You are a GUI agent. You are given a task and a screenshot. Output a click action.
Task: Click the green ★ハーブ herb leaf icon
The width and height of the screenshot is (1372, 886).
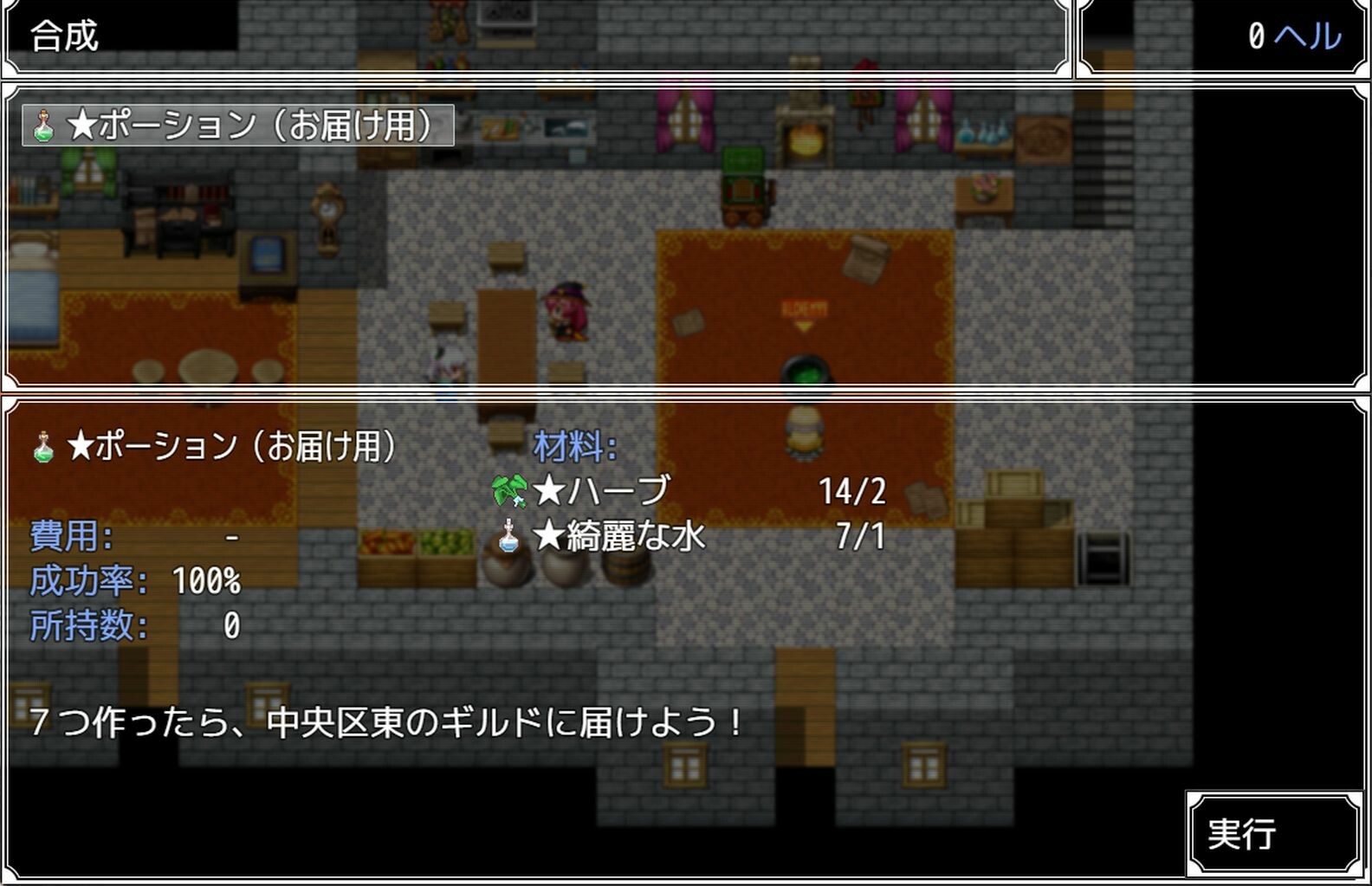(508, 489)
